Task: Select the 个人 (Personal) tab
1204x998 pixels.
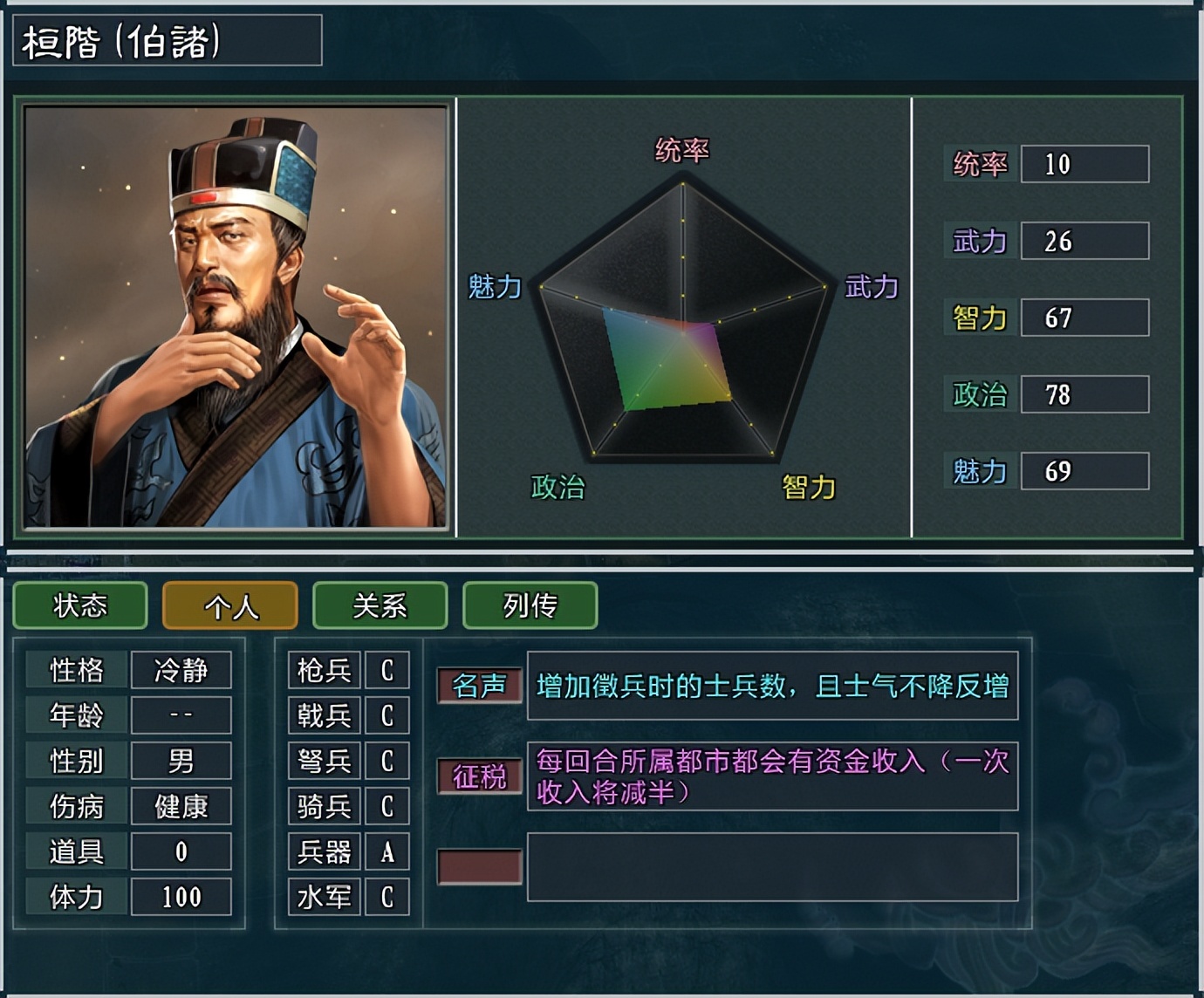Action: [x=229, y=605]
